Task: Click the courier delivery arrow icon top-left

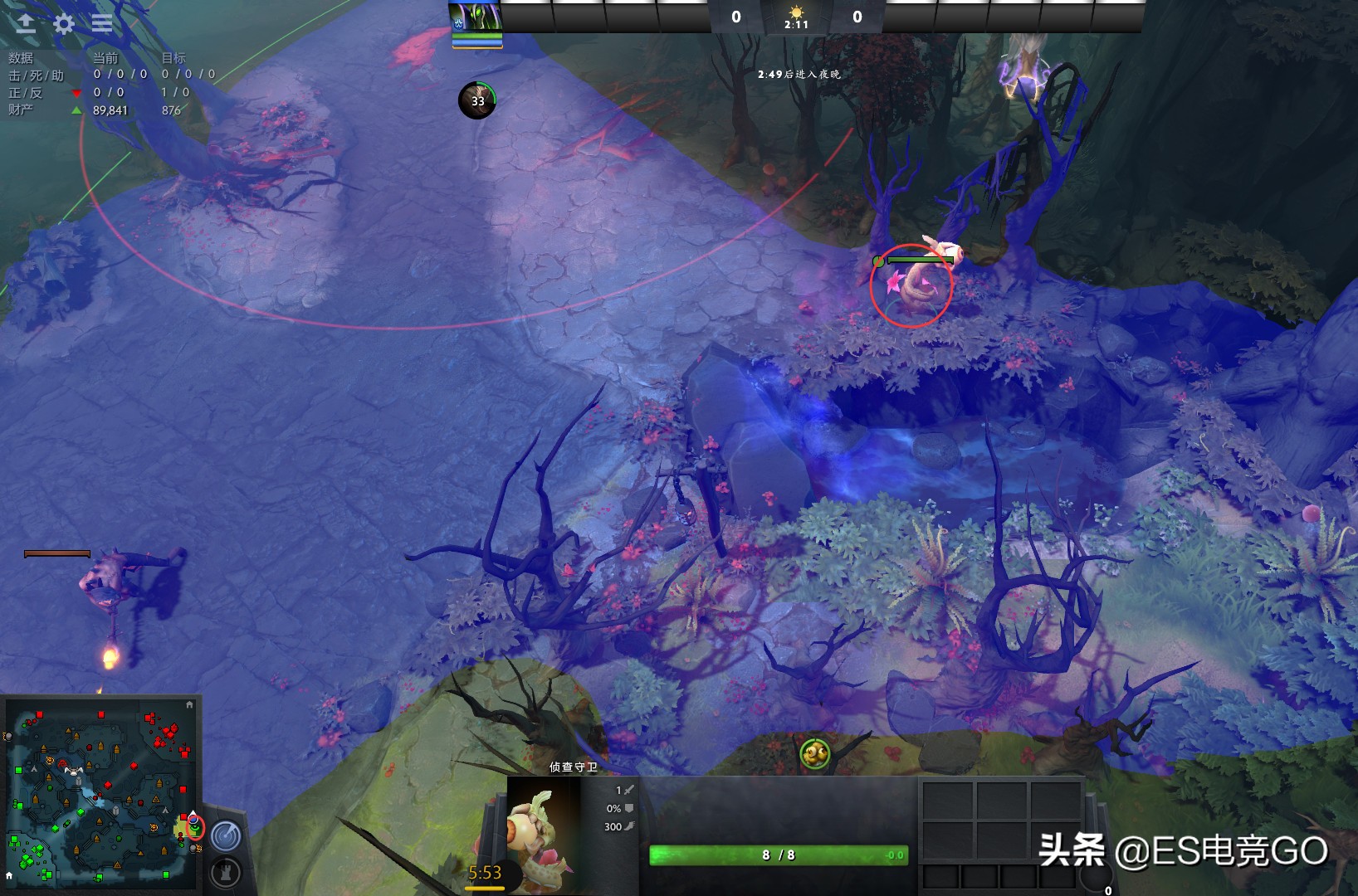Action: [x=27, y=23]
